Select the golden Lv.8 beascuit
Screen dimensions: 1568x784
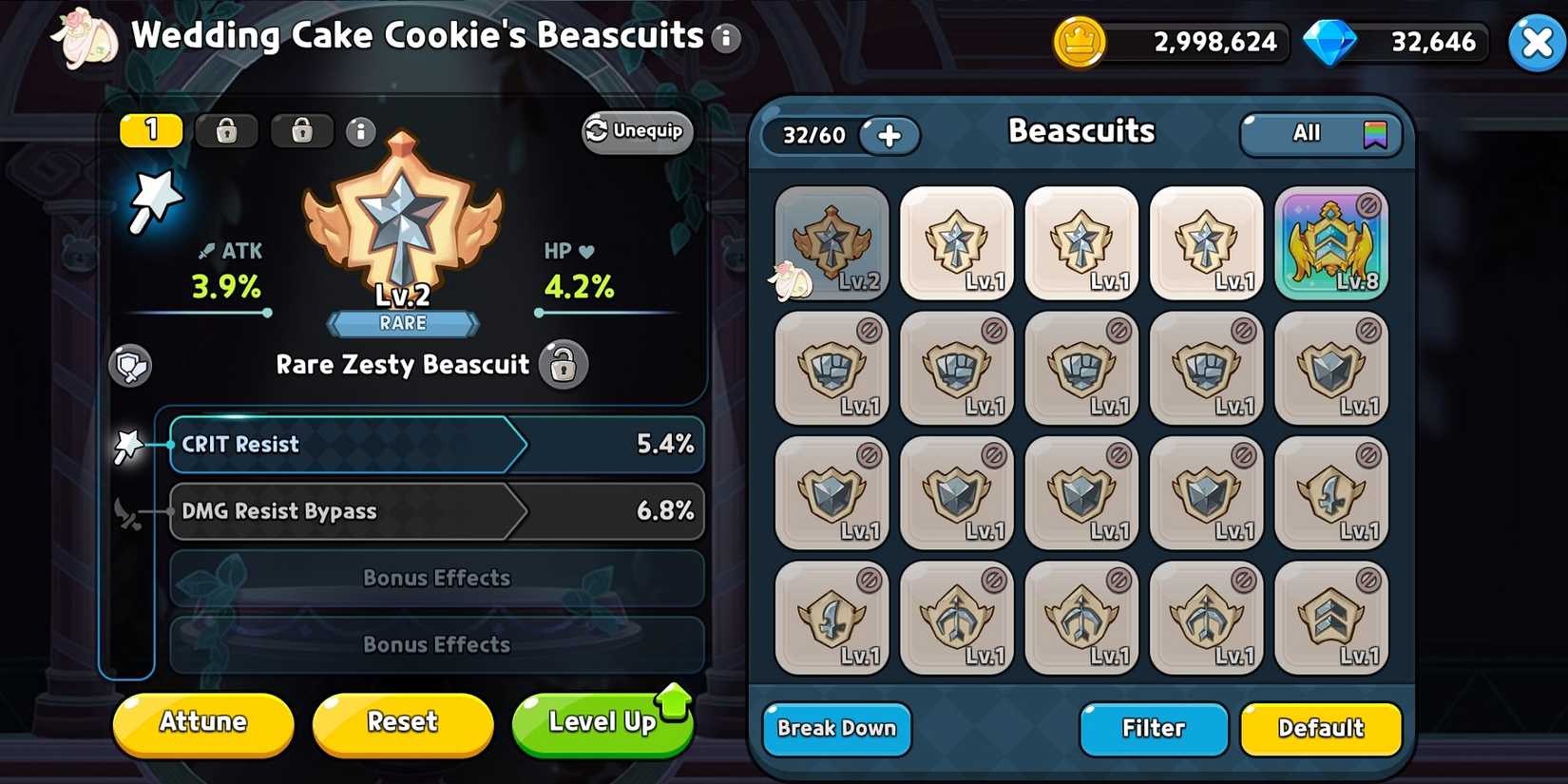pyautogui.click(x=1330, y=242)
